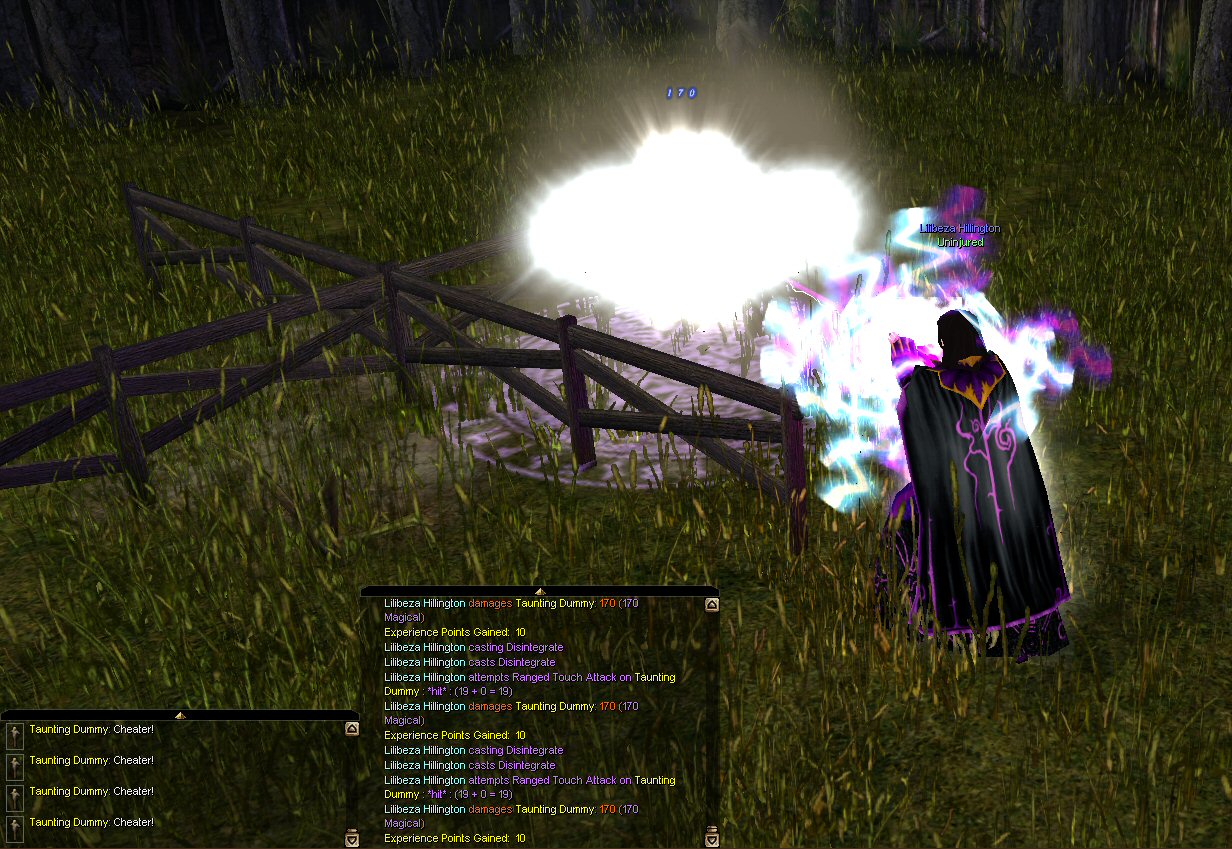This screenshot has width=1232, height=849.
Task: Click the gold resize arrow atop the combat log
Action: pos(540,591)
